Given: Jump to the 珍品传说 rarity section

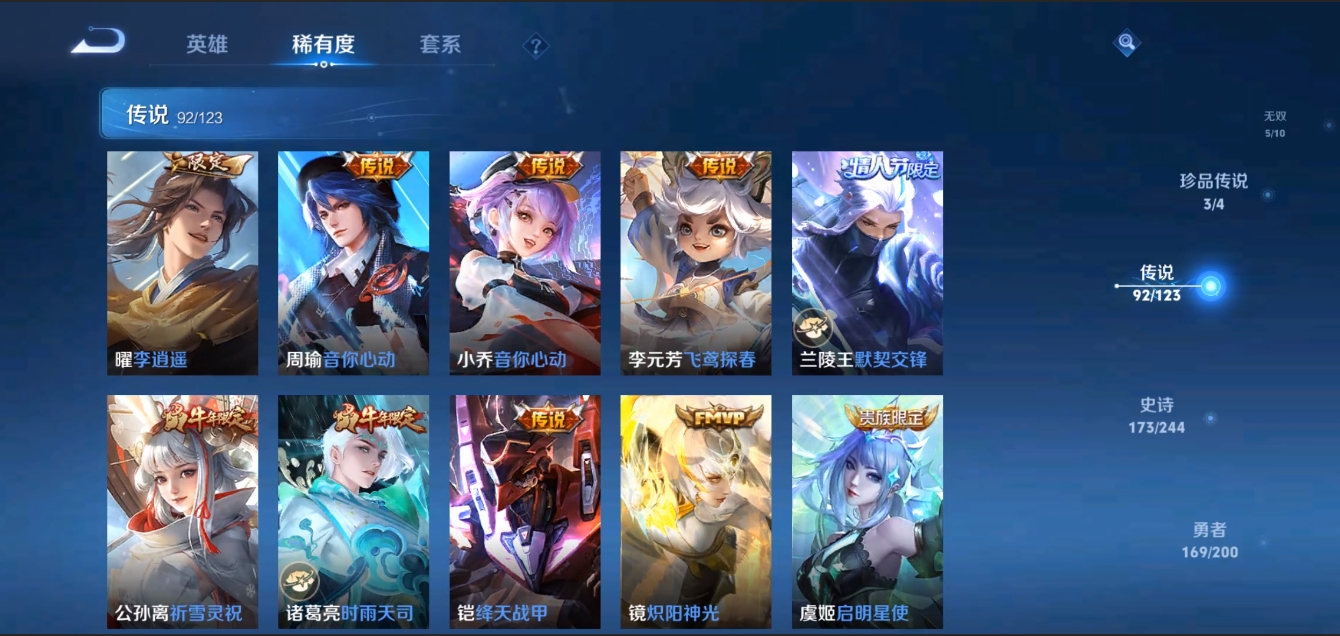Looking at the screenshot, I should (x=1214, y=191).
